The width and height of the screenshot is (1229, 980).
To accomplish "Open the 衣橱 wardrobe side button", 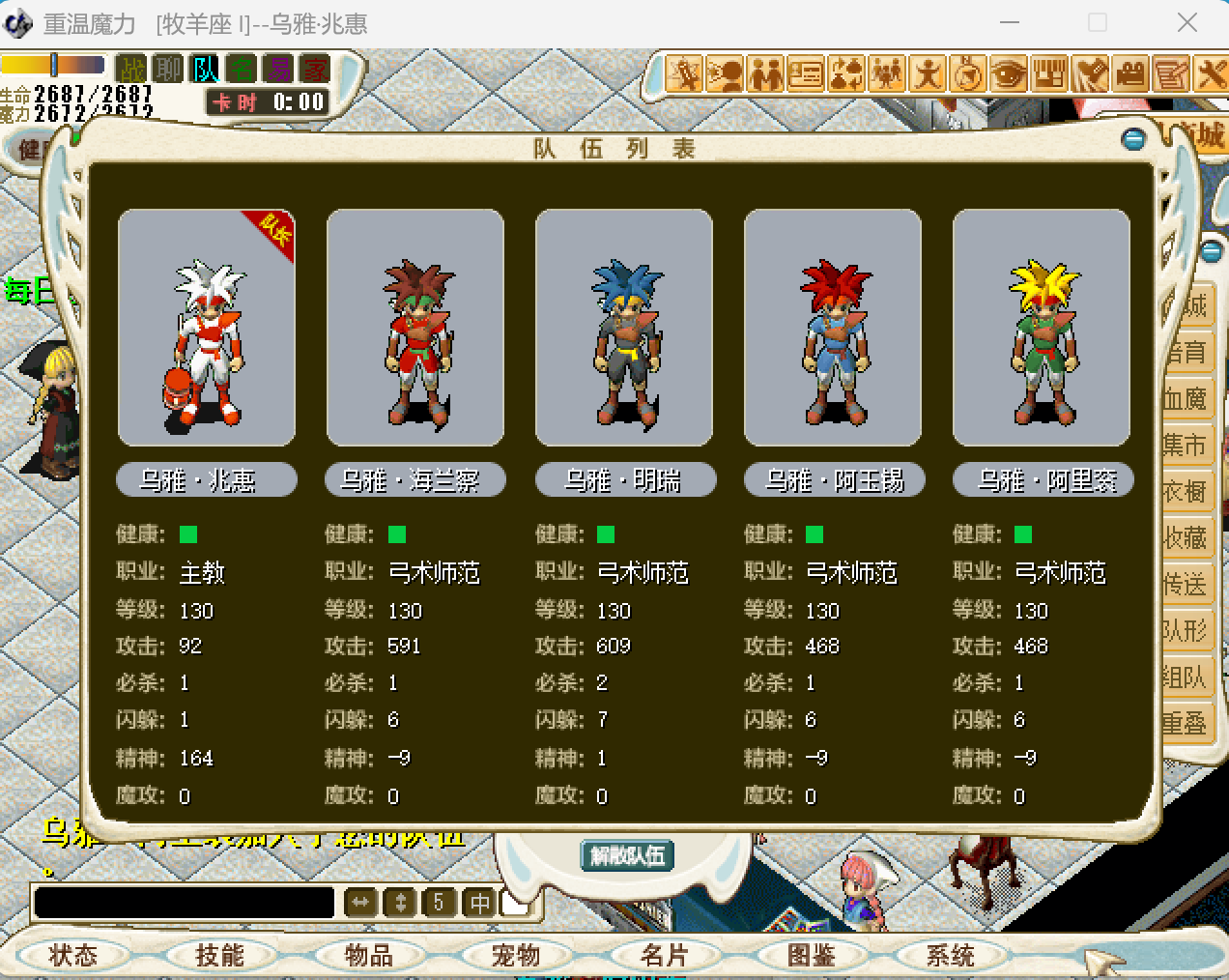I will point(1185,491).
